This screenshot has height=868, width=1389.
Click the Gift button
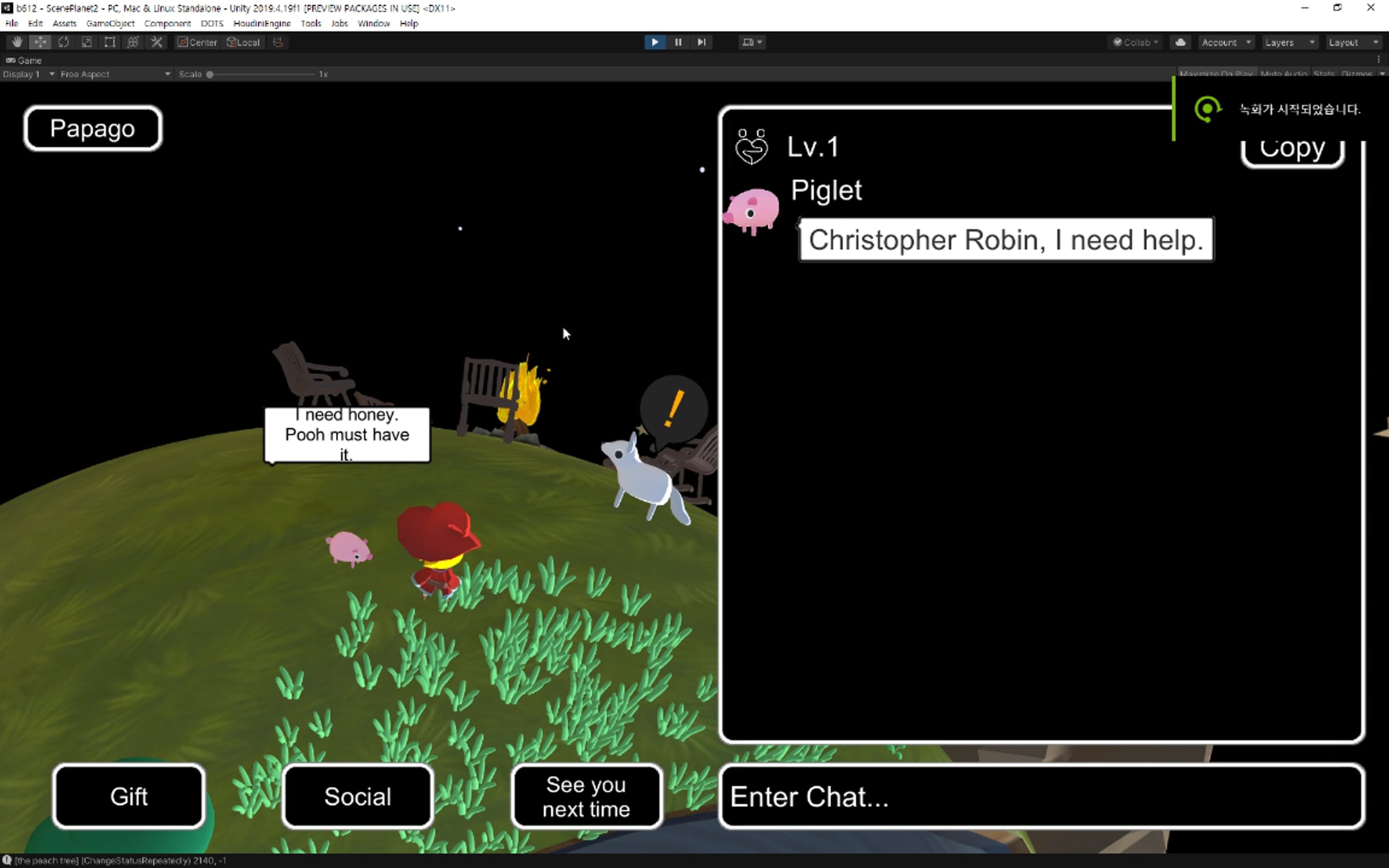128,796
